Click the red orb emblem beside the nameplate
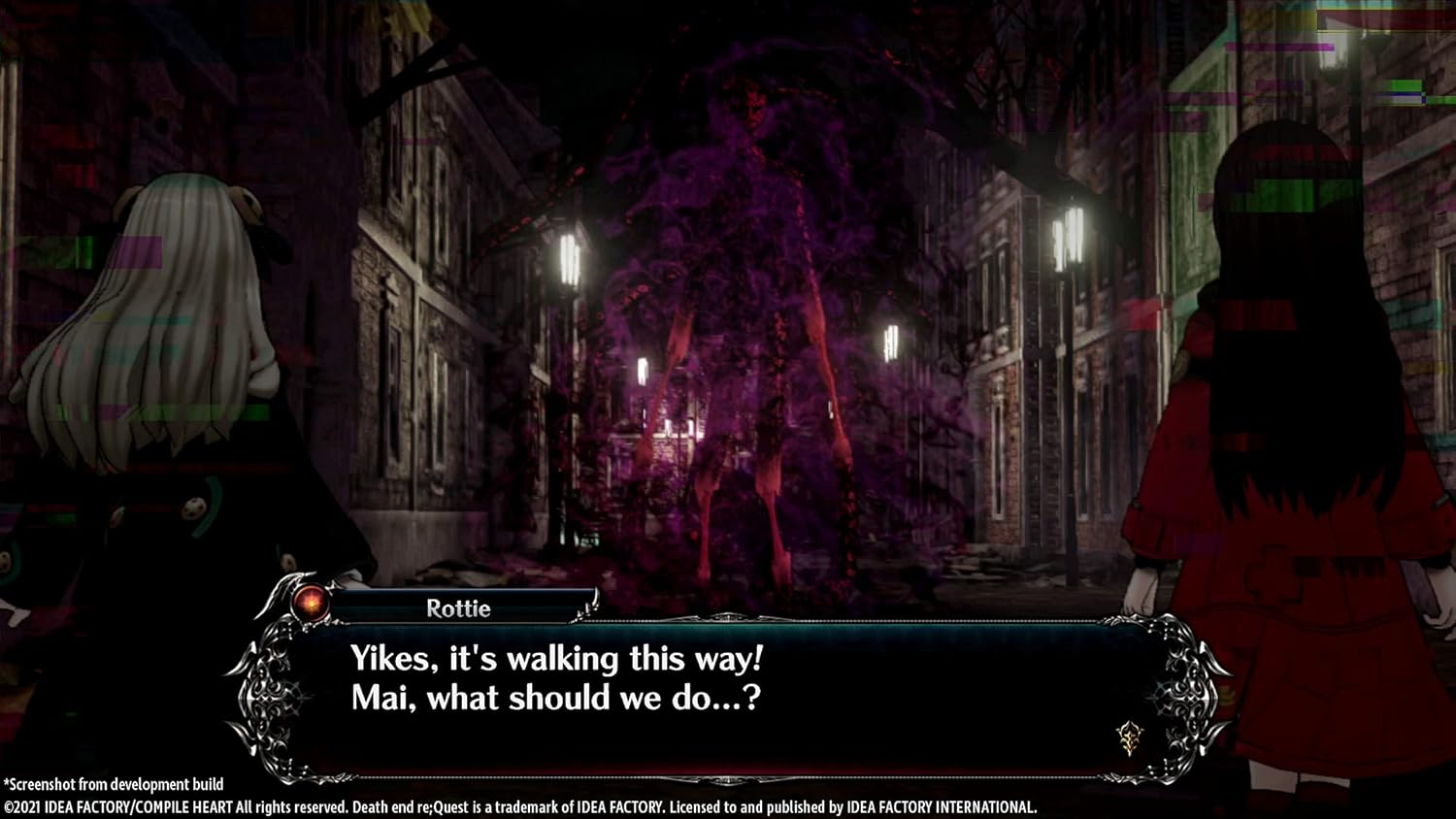The width and height of the screenshot is (1456, 819). click(313, 605)
